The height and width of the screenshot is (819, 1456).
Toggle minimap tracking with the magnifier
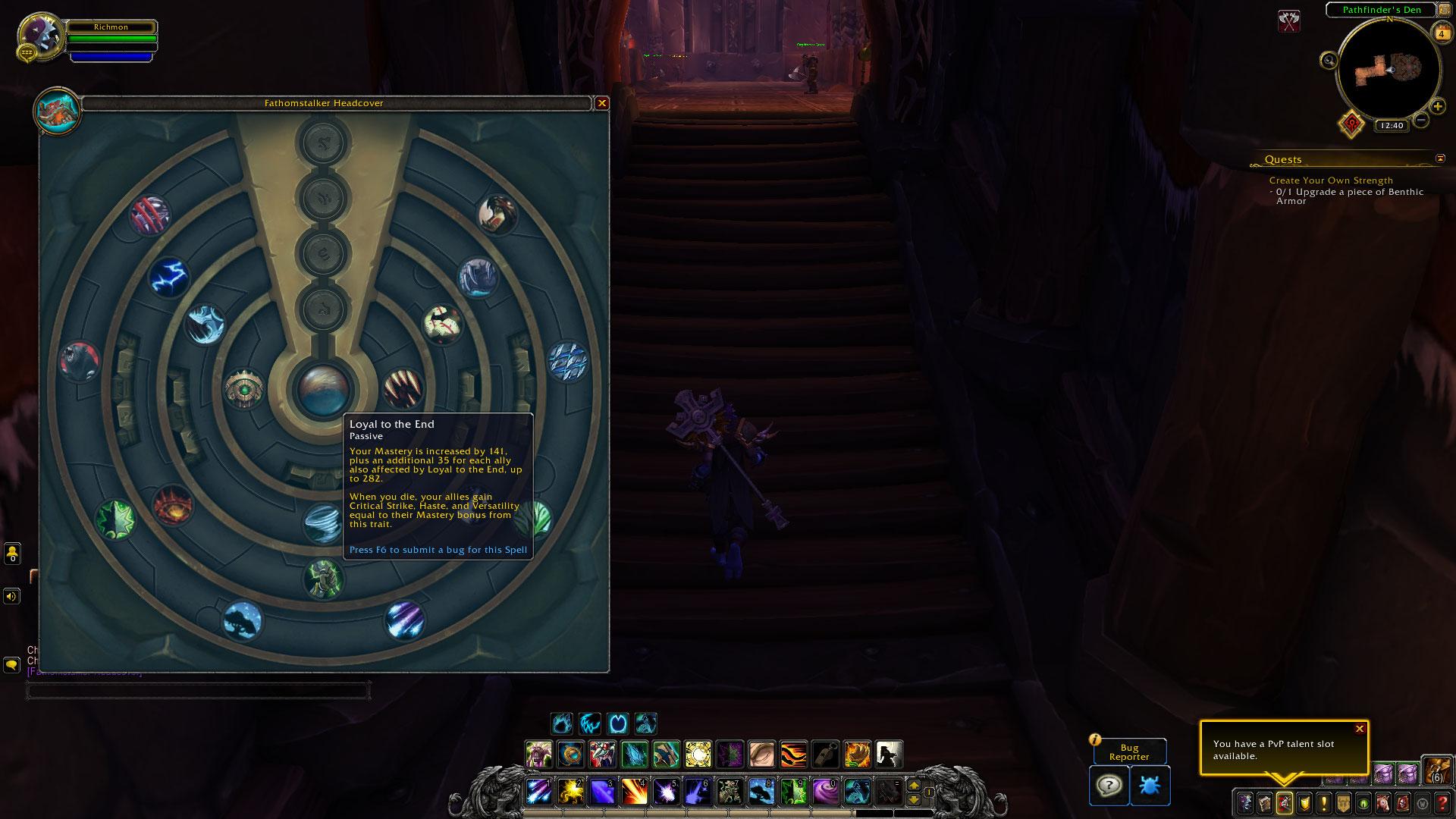1329,61
